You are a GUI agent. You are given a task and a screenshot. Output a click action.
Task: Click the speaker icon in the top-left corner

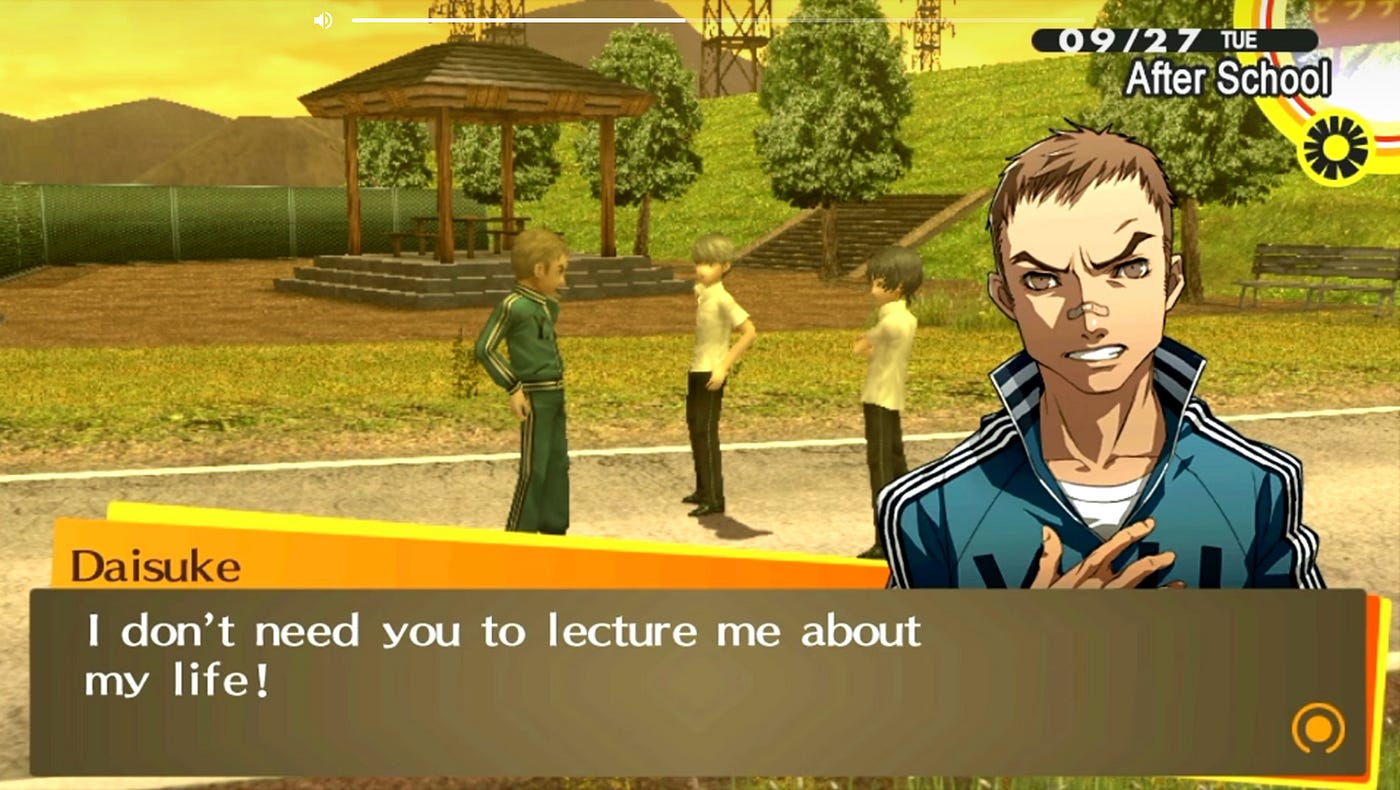(x=322, y=20)
